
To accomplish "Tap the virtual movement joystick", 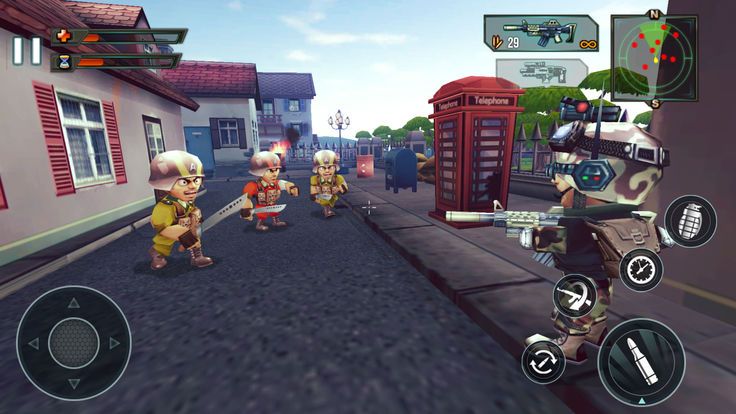I will coord(73,343).
